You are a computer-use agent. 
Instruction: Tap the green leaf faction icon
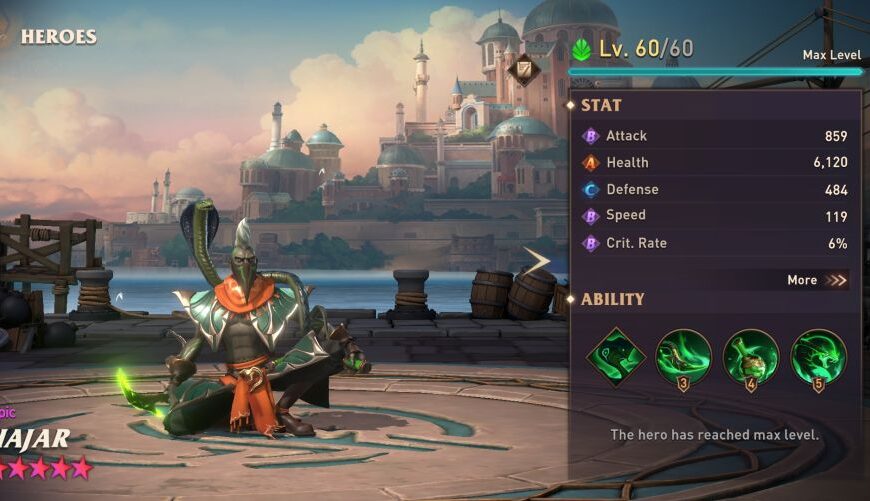(x=581, y=49)
